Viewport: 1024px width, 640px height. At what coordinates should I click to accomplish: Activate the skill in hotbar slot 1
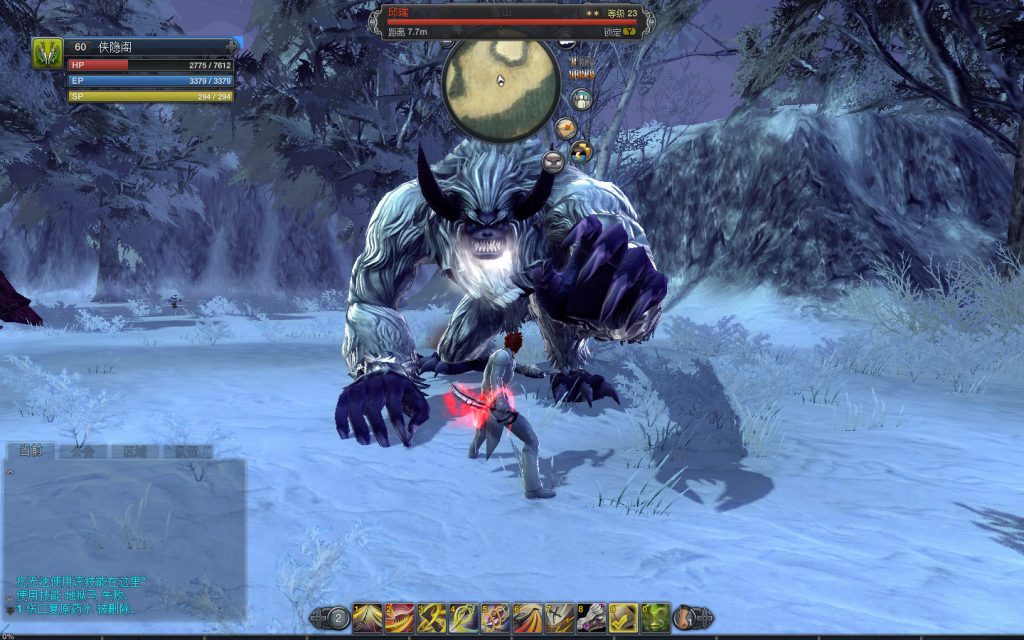[367, 617]
